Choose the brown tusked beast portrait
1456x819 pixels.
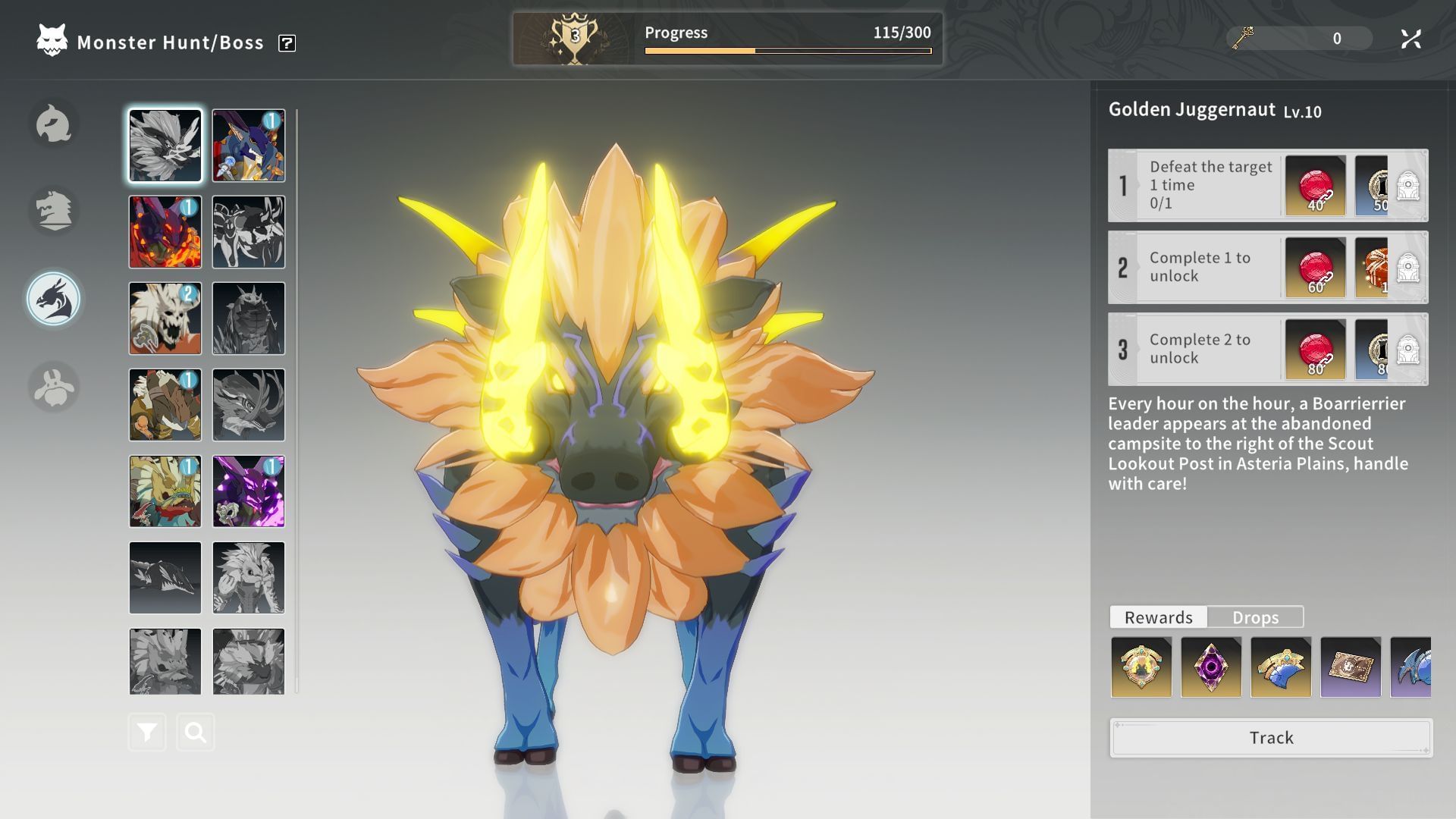(x=165, y=405)
